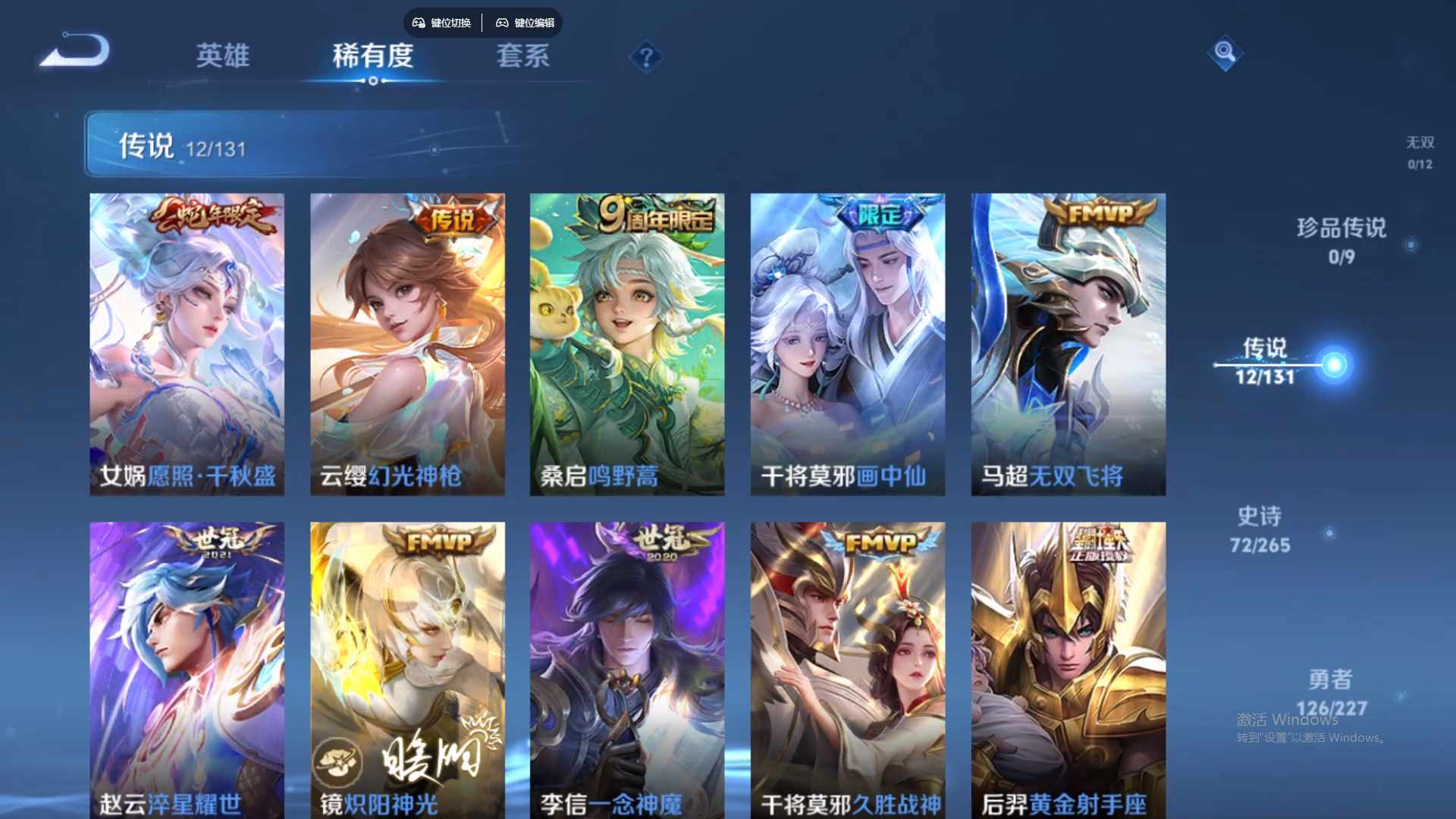Open the help question mark icon
The width and height of the screenshot is (1456, 819).
[645, 57]
